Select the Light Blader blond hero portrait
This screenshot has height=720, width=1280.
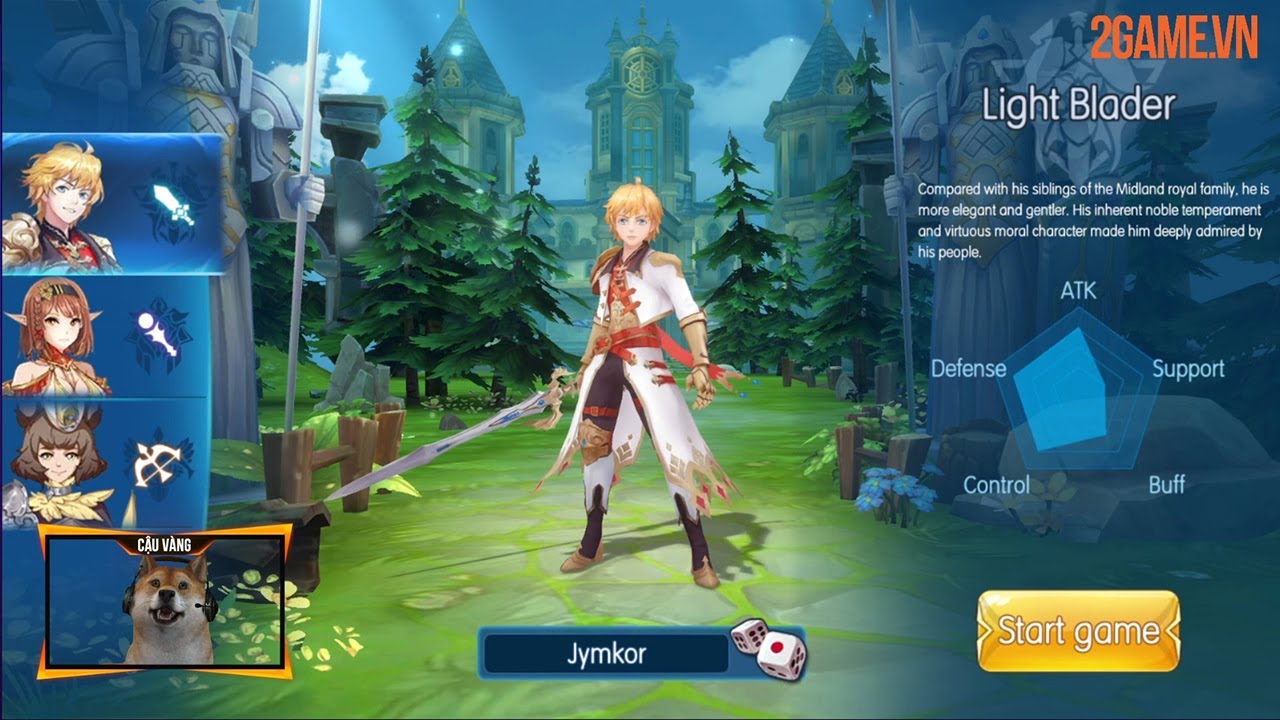(110, 205)
